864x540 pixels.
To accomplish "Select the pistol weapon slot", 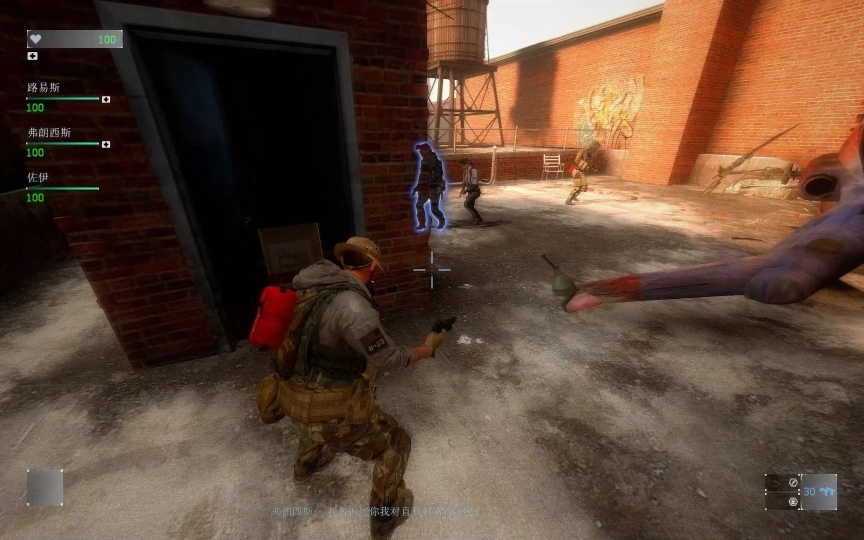I will pyautogui.click(x=819, y=492).
